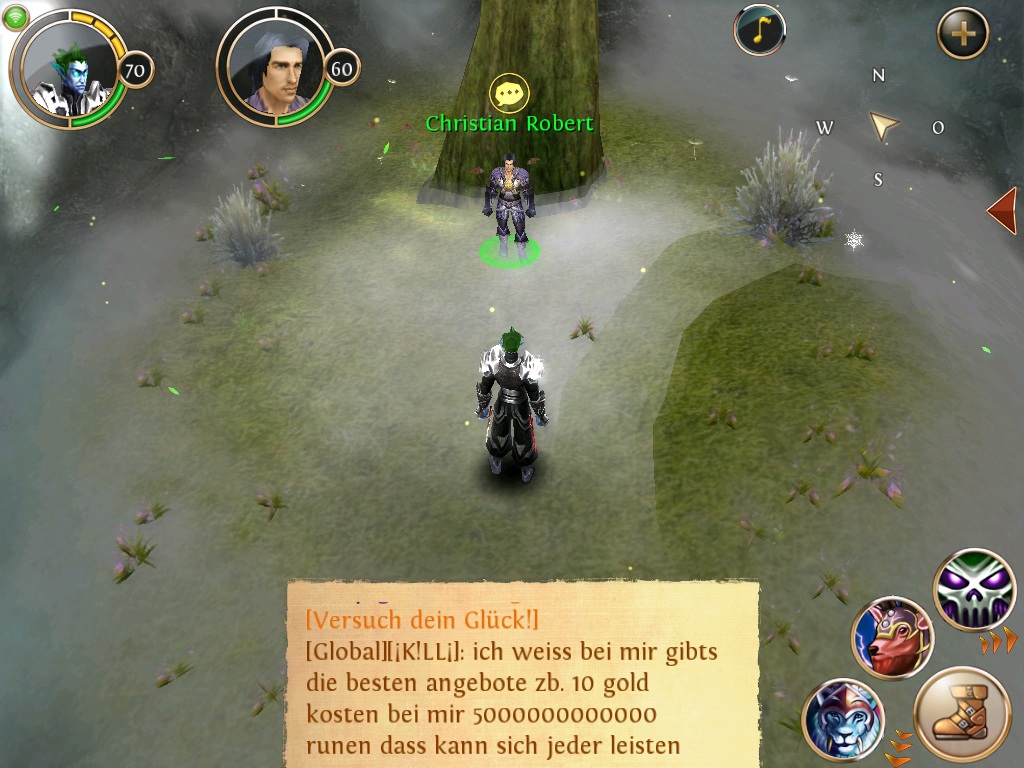Toggle the music note button

pyautogui.click(x=759, y=31)
